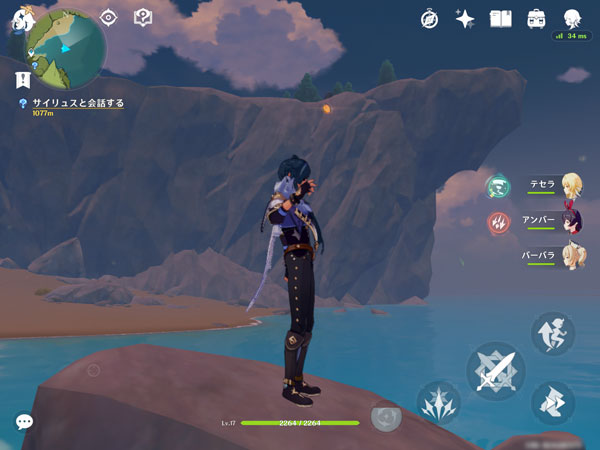This screenshot has width=600, height=450.
Task: Open the compass events icon
Action: 430,19
